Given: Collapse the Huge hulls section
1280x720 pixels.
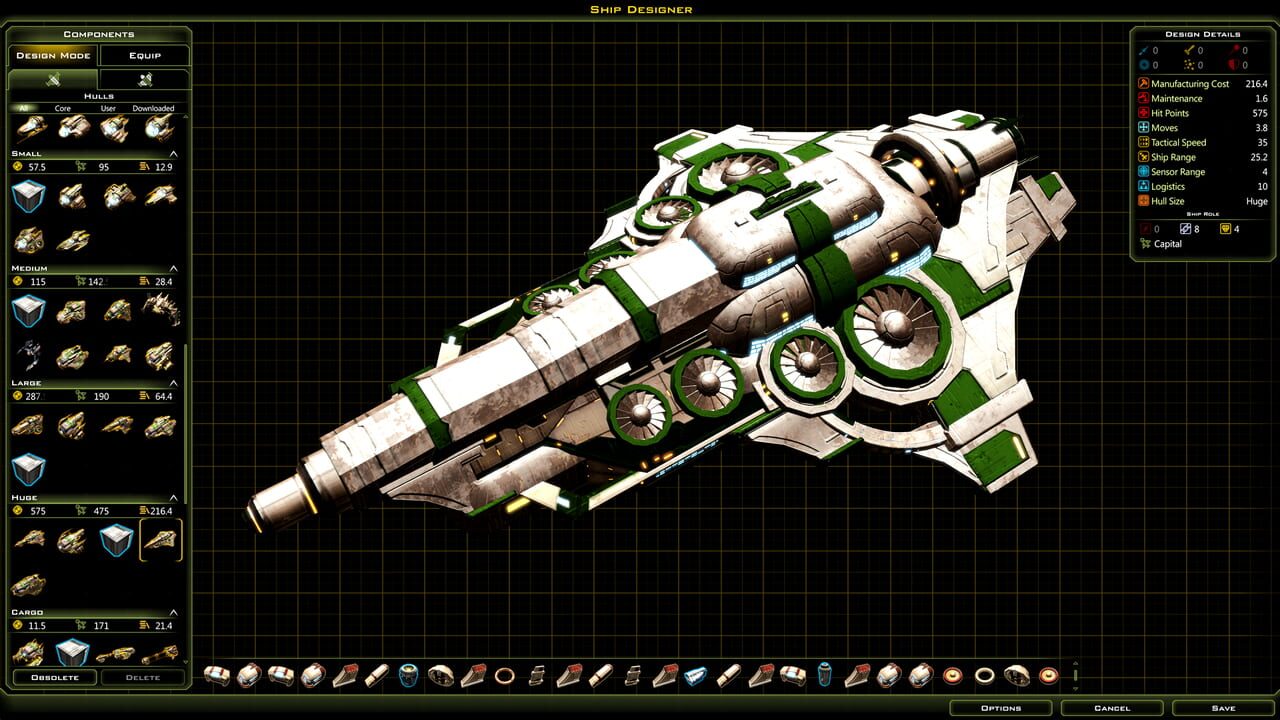Looking at the screenshot, I should click(173, 496).
